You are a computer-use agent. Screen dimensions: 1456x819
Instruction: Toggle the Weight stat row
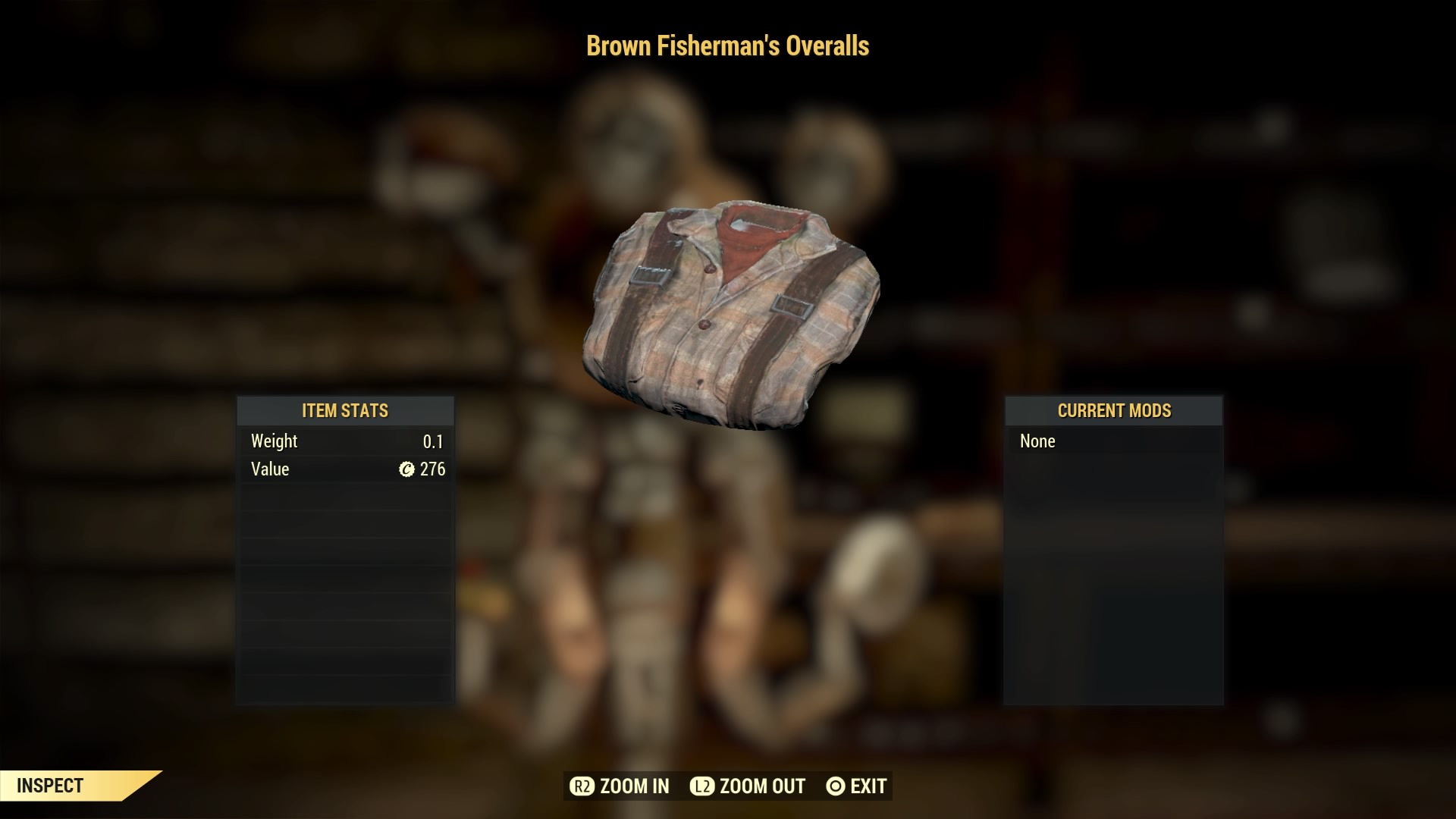point(345,441)
